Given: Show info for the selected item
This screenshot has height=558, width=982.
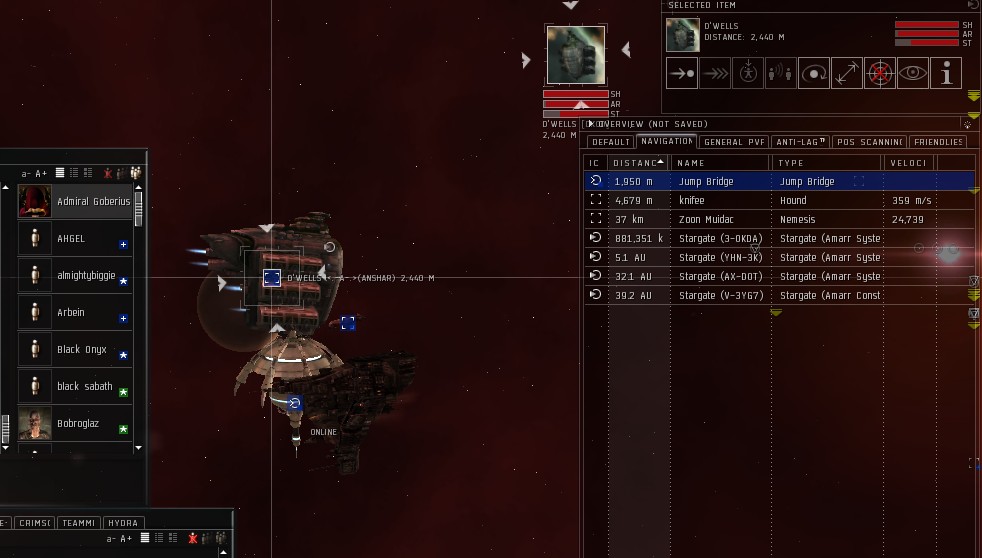Looking at the screenshot, I should pos(946,73).
